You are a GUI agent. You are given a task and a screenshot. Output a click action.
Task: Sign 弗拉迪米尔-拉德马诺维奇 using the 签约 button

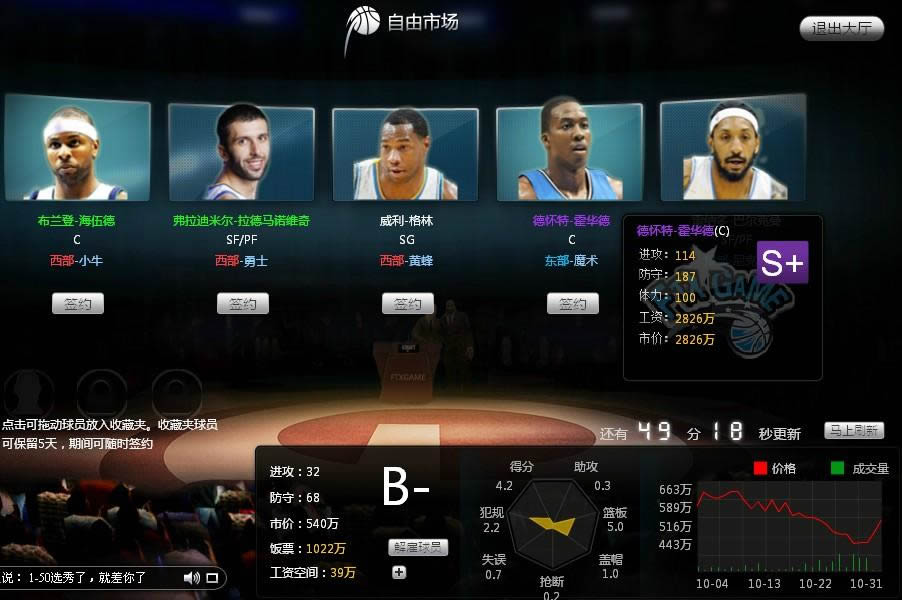242,303
